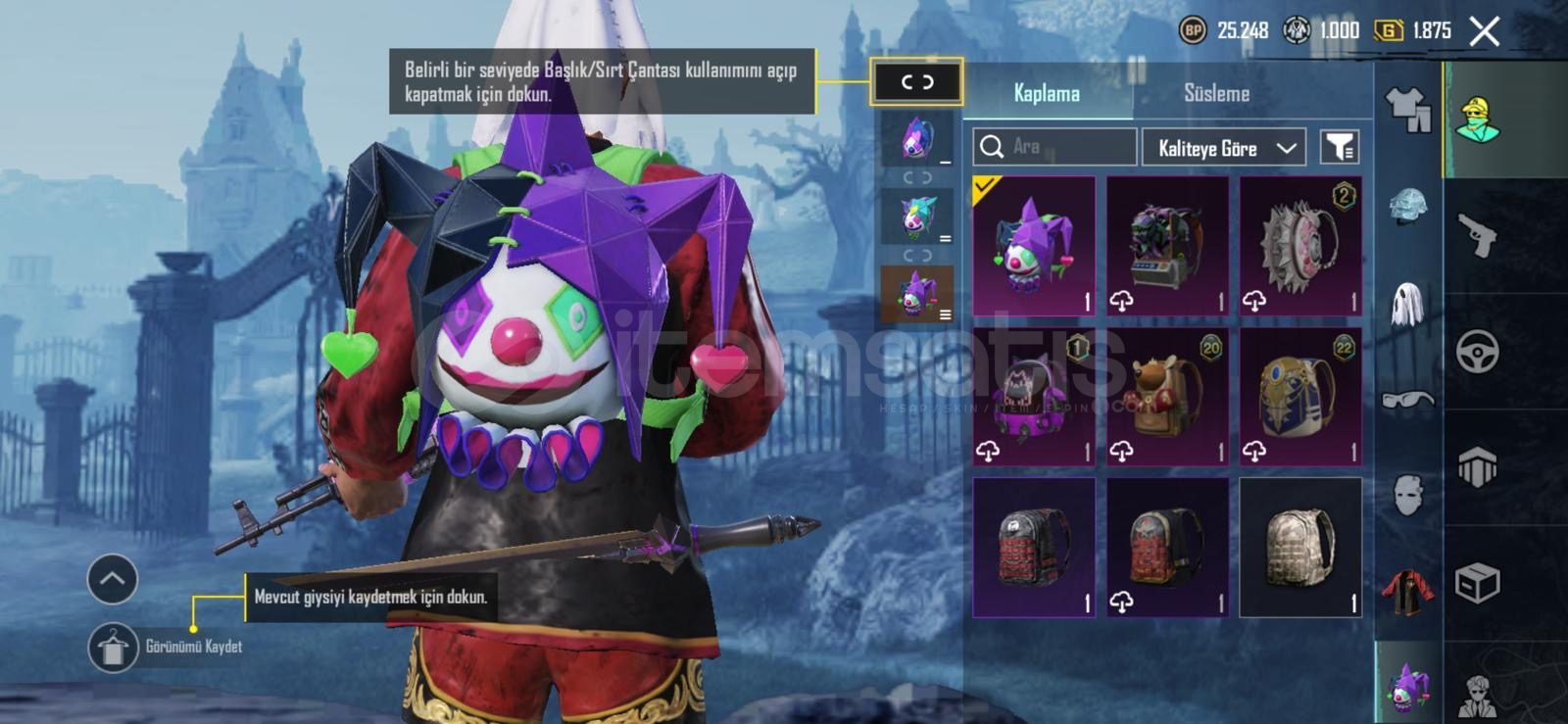
Task: Choose the arcade machine backpack skin
Action: tap(1167, 246)
